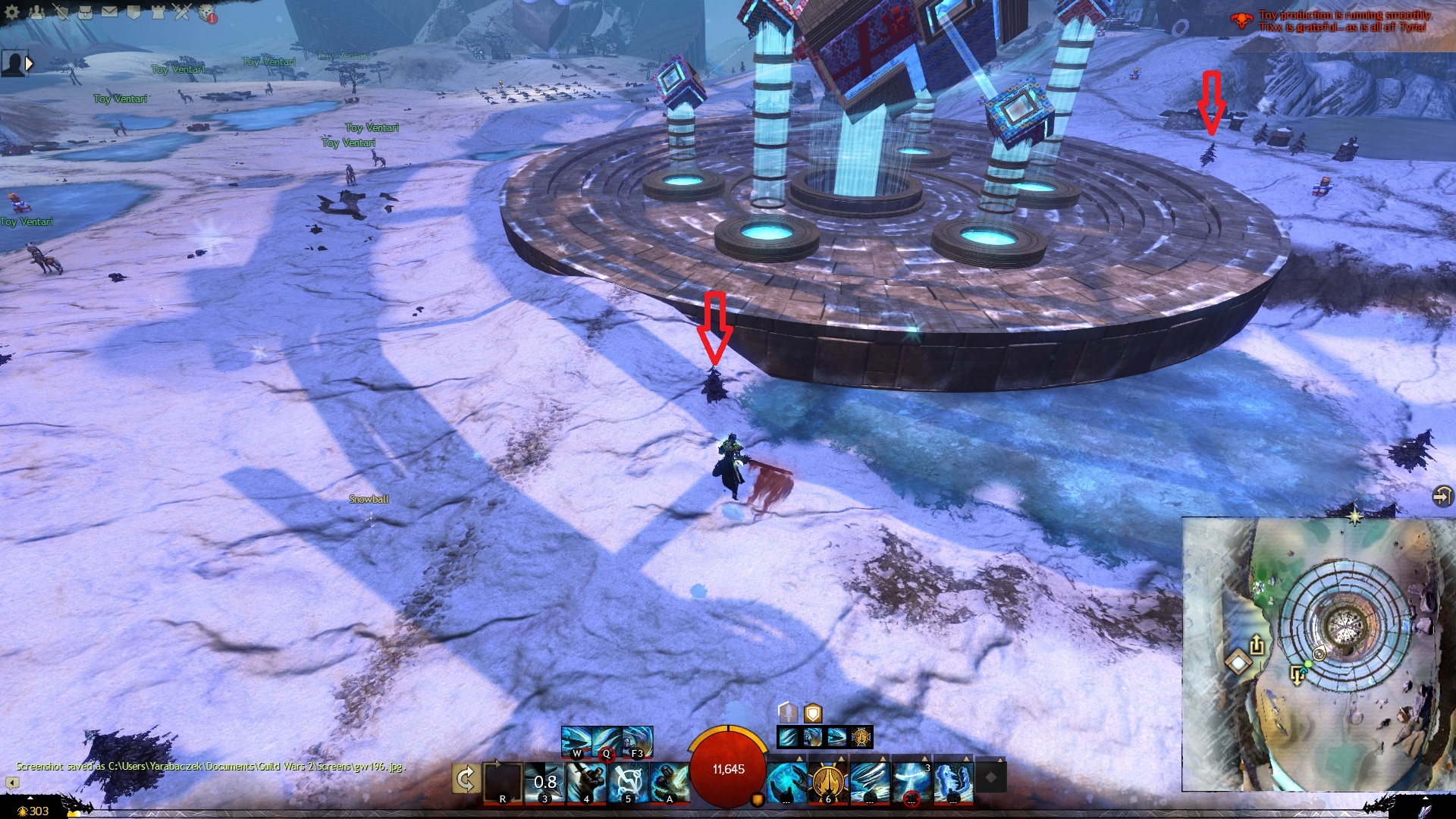The height and width of the screenshot is (819, 1456).
Task: Select the waypoint diamond on the minimap
Action: click(x=1238, y=664)
